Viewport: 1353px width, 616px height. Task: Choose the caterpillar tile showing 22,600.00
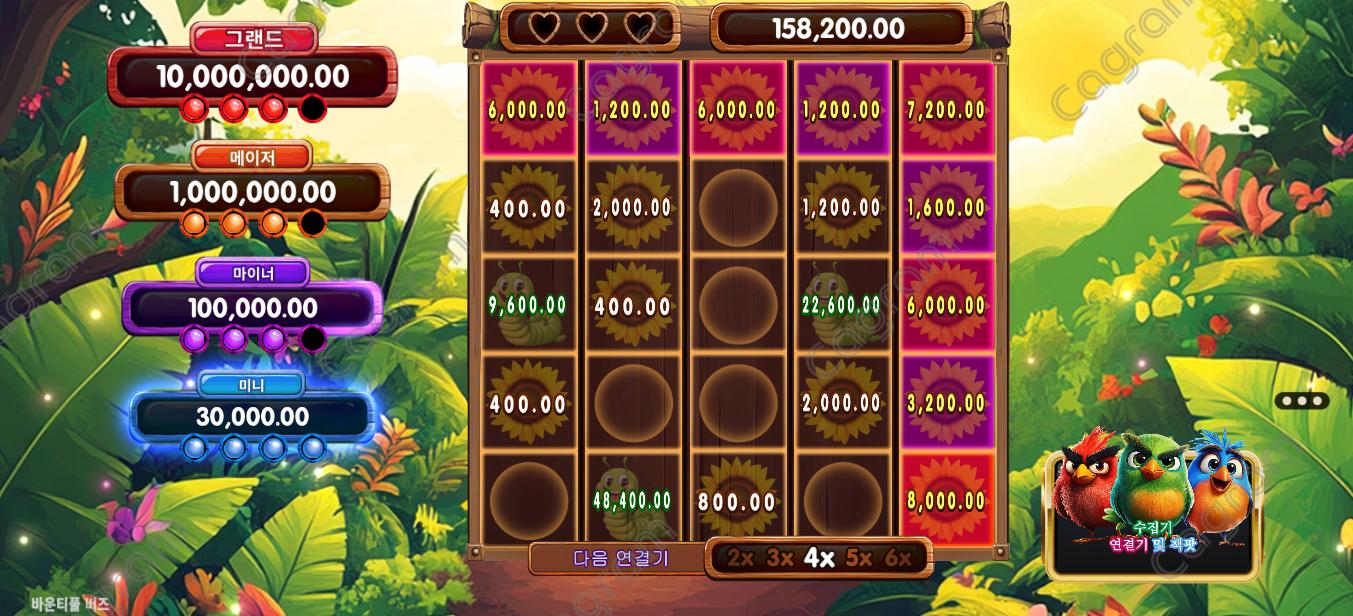[841, 304]
